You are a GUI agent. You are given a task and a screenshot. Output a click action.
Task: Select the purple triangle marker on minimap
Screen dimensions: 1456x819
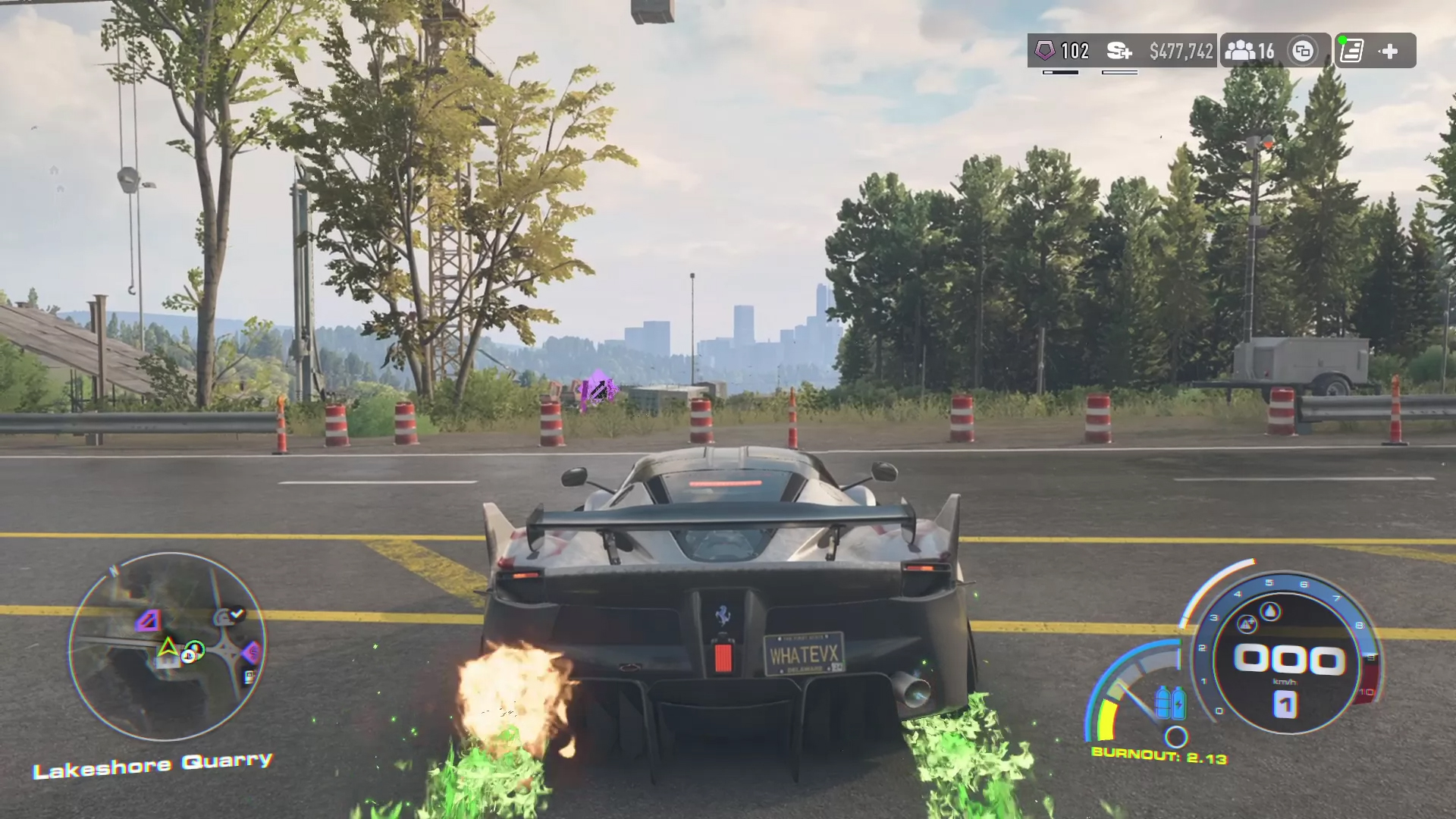point(149,622)
